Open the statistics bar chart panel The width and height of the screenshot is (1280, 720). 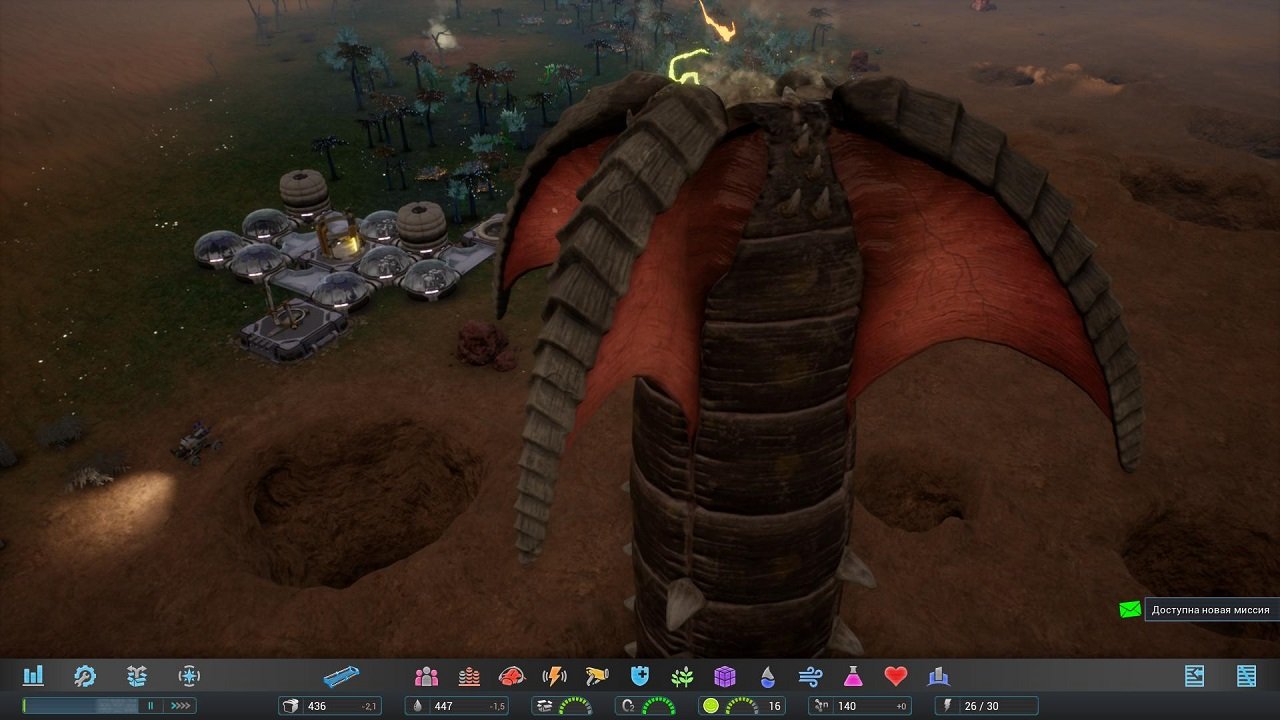pos(34,677)
